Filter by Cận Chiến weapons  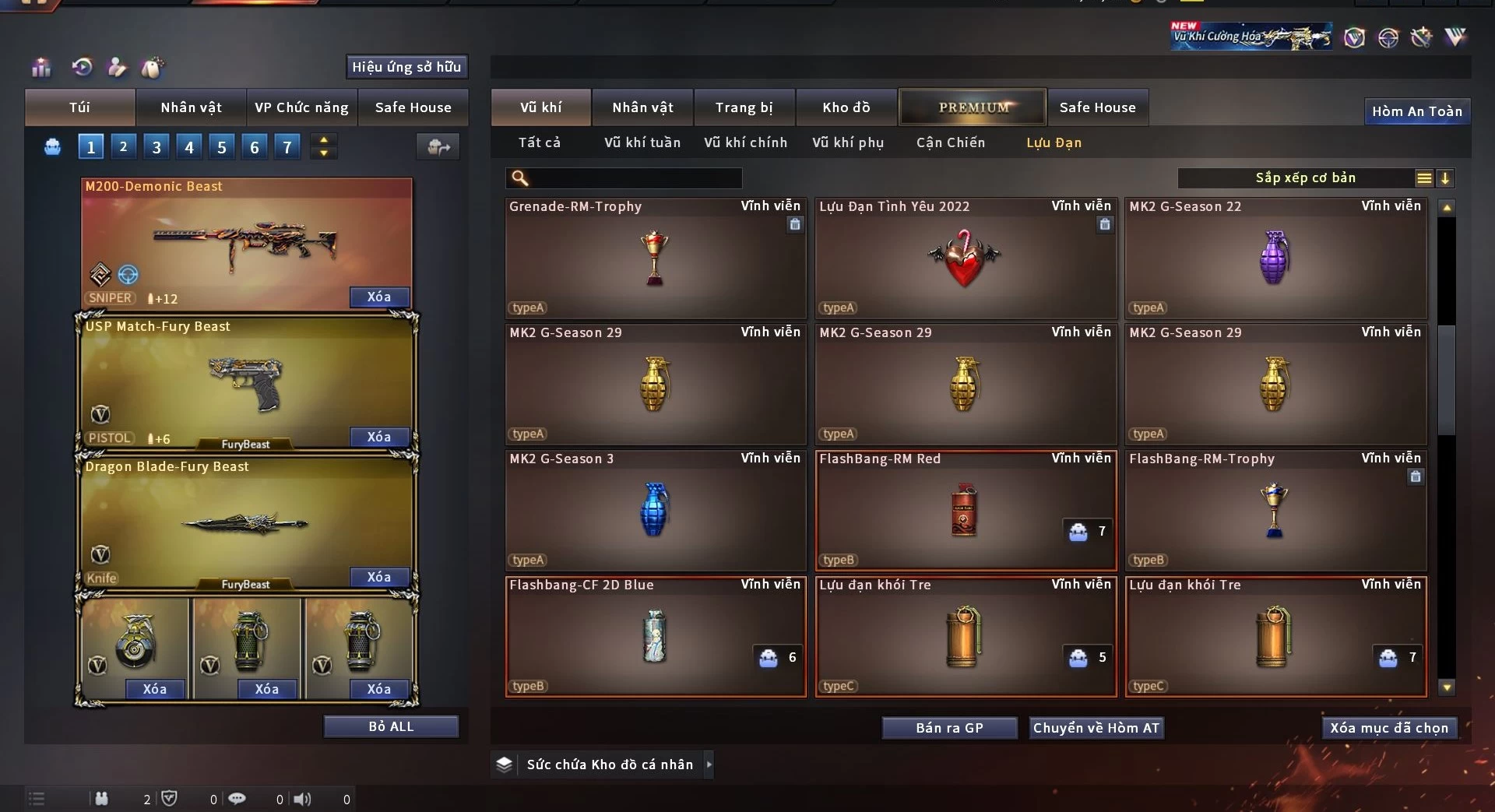coord(950,142)
